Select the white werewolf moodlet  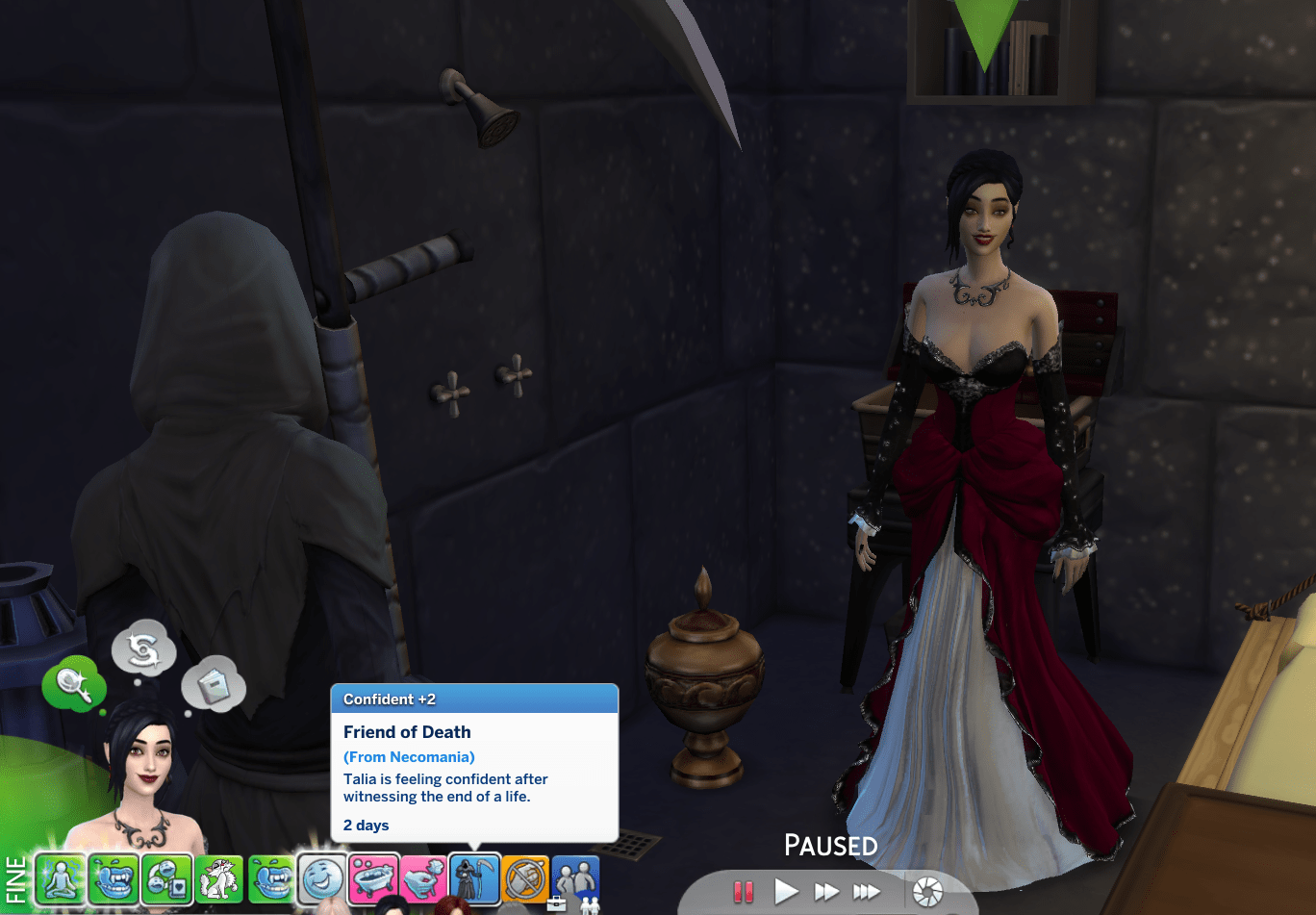pos(218,879)
